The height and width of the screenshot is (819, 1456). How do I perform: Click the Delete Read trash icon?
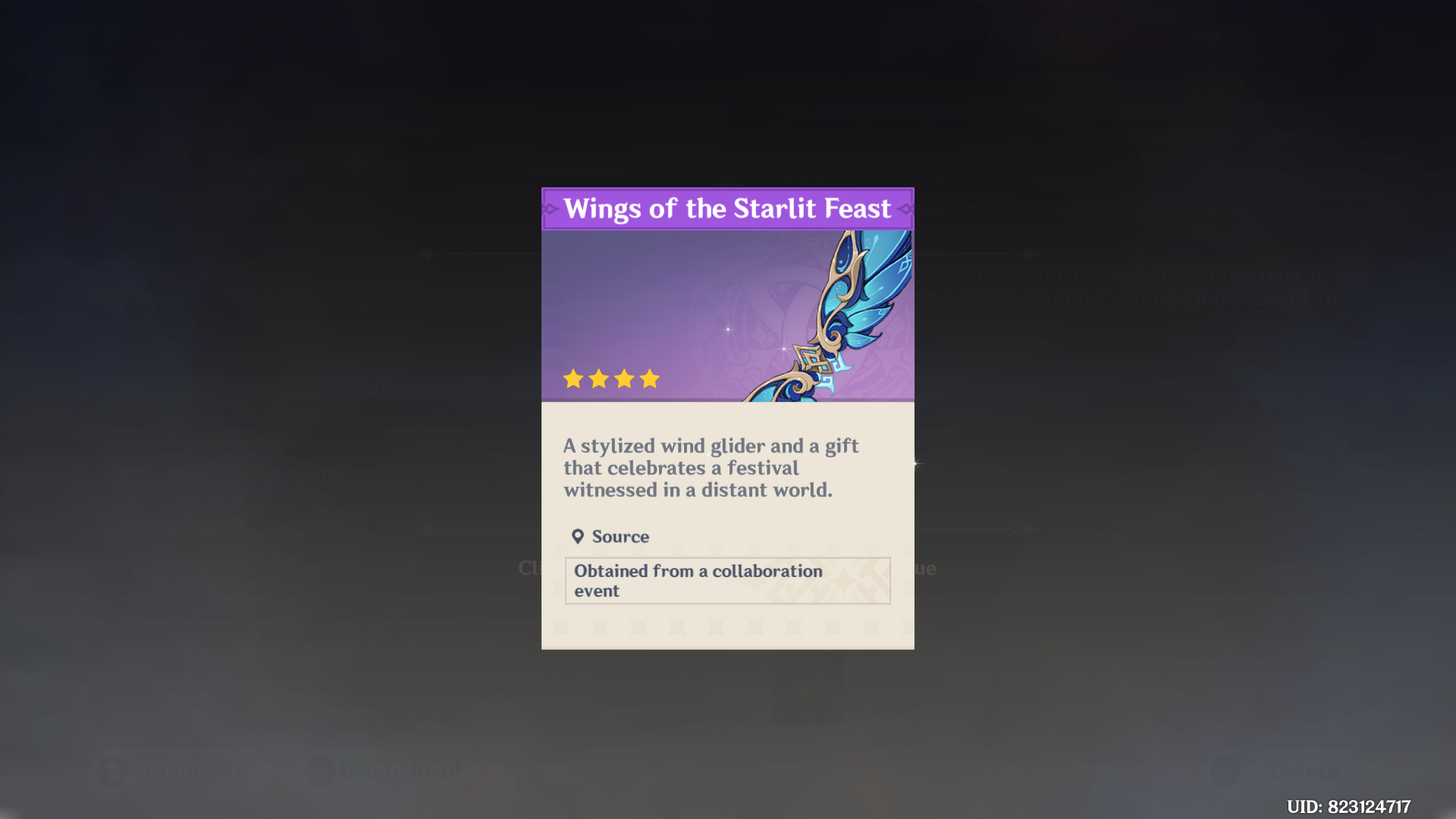tap(322, 770)
